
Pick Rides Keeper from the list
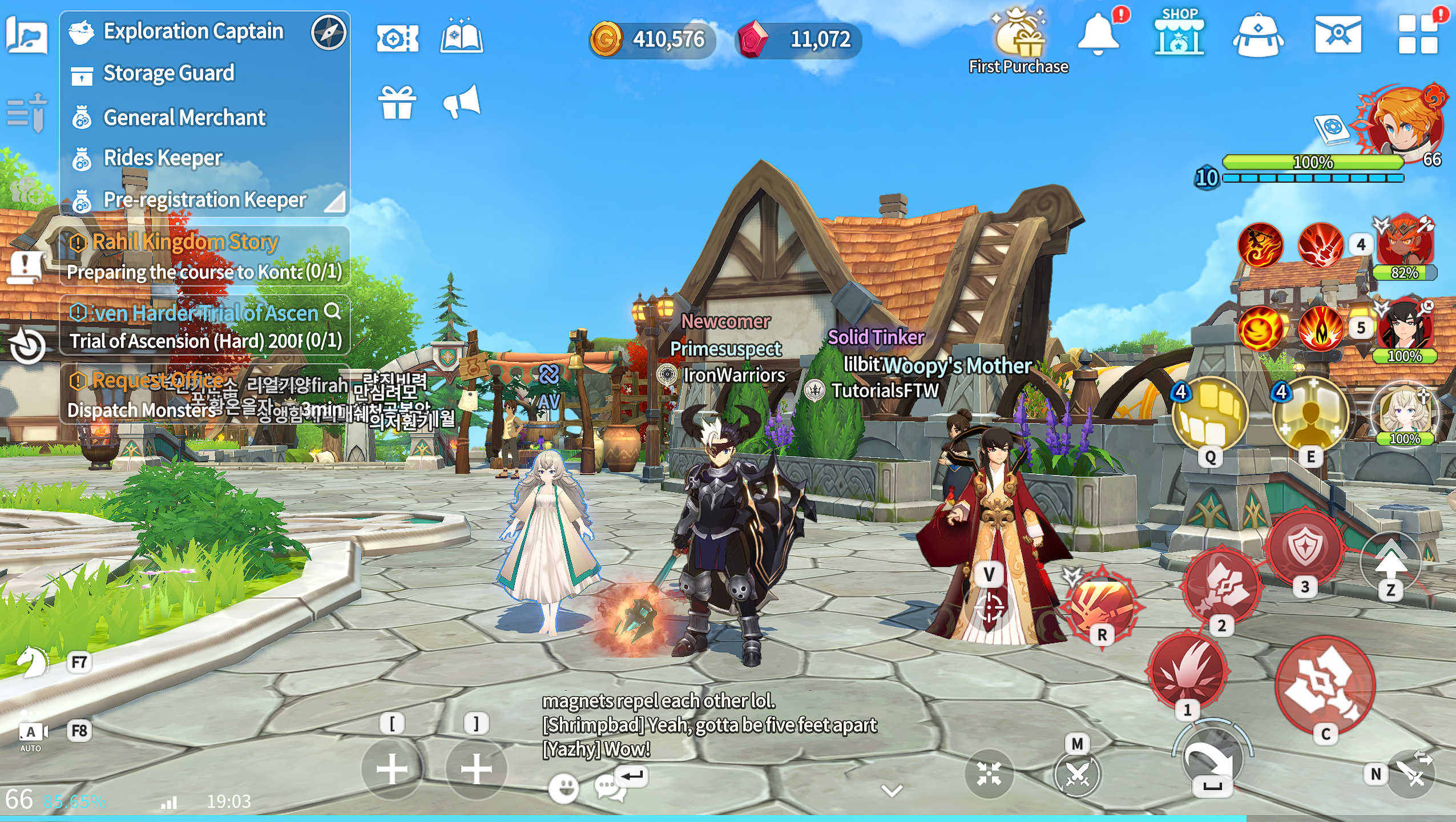coord(163,158)
